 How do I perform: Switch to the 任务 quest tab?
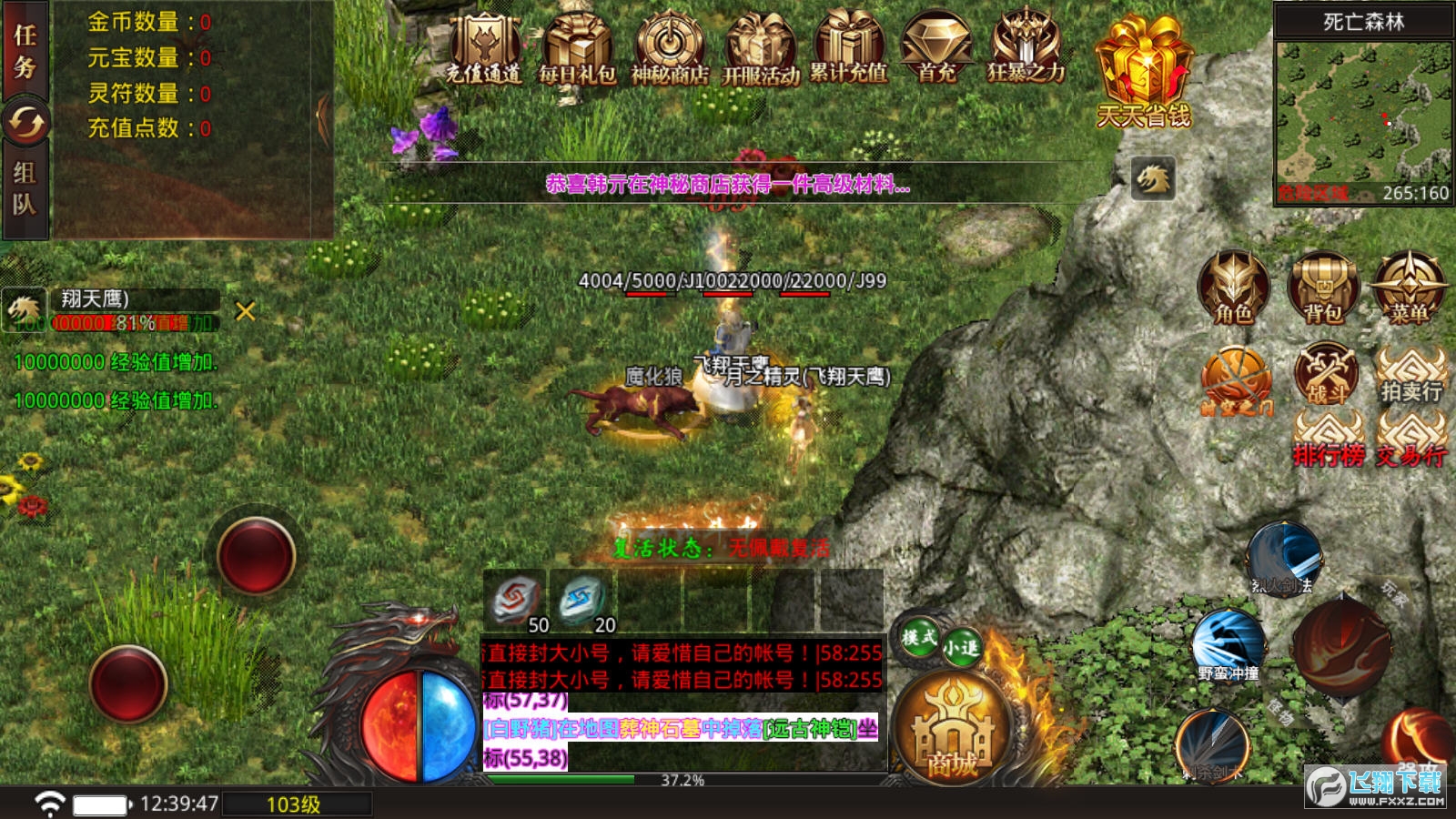point(25,51)
